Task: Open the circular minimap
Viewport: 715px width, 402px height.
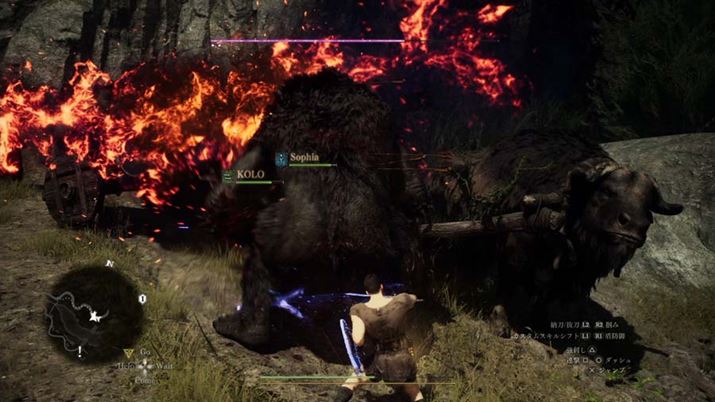Action: coord(94,313)
